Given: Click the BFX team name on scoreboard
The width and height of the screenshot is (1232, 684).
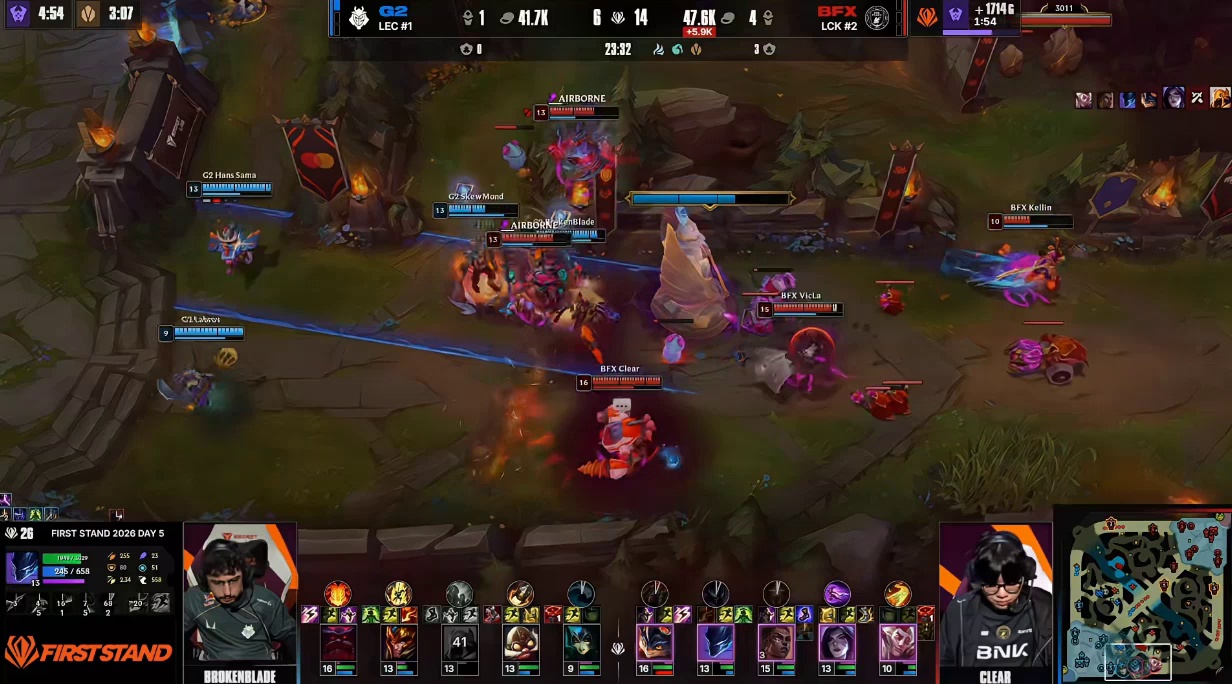Looking at the screenshot, I should [837, 11].
